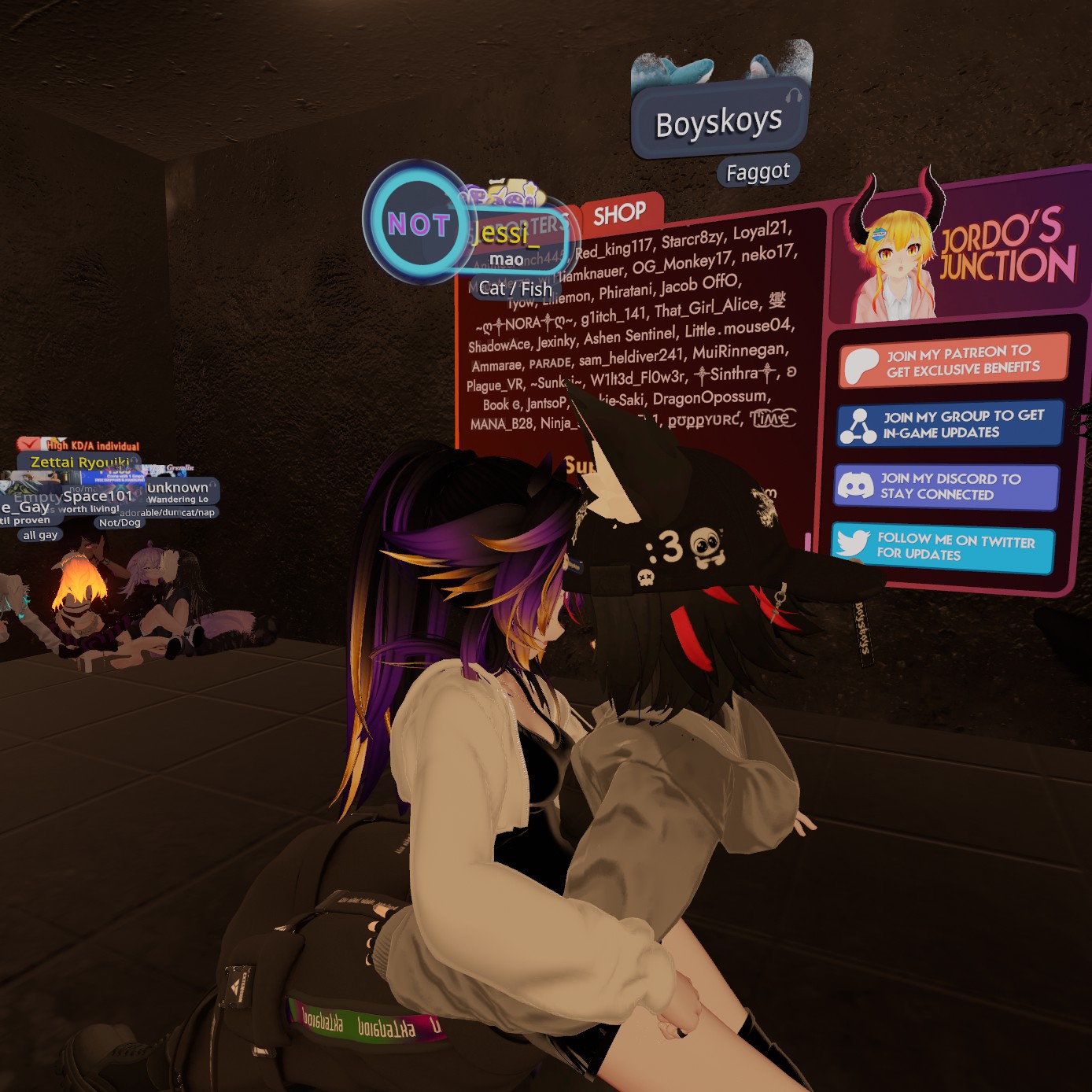The image size is (1092, 1092).
Task: Select Join My Group for in-game updates
Action: click(x=950, y=424)
